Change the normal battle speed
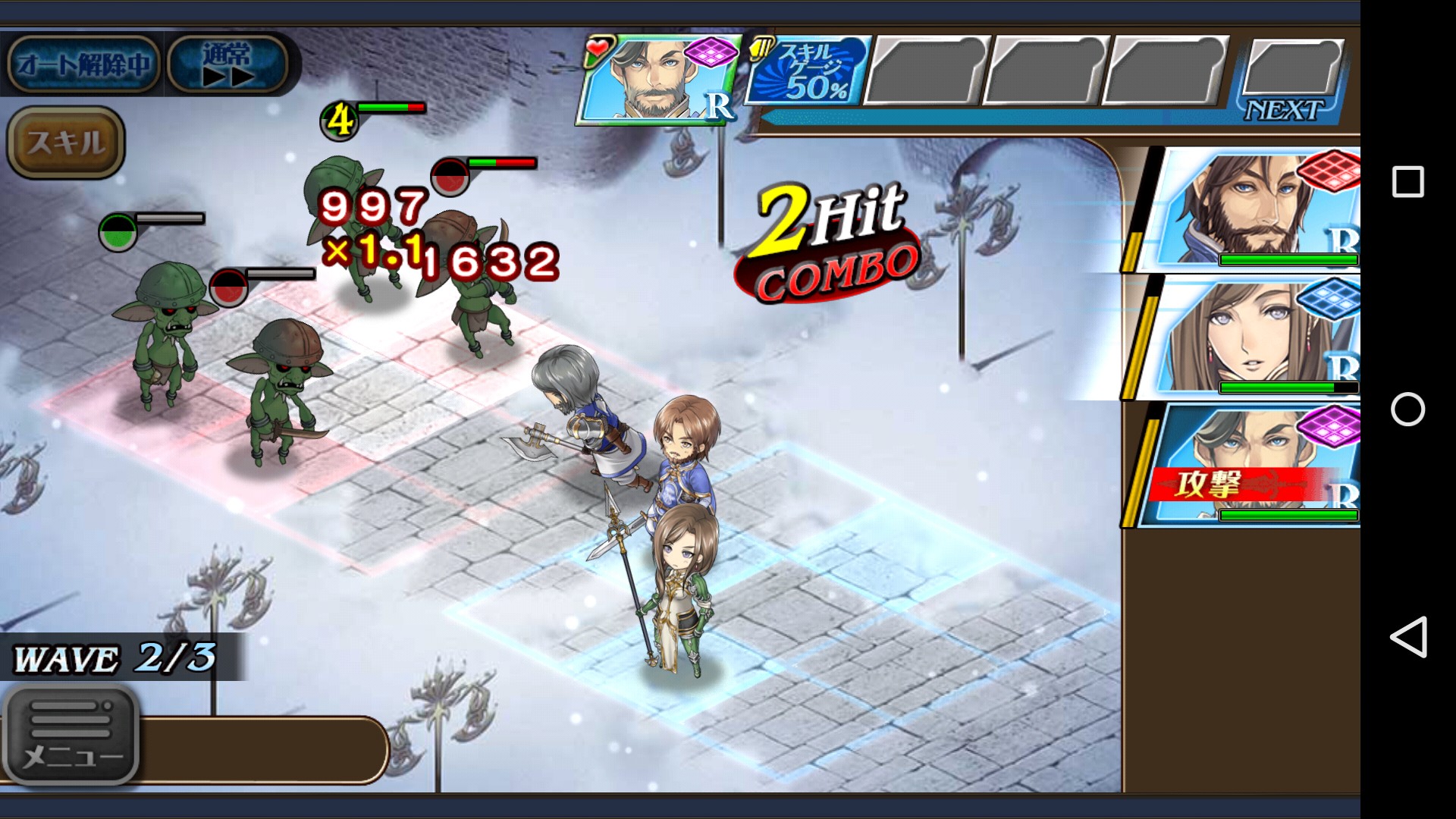This screenshot has width=1456, height=819. click(227, 64)
